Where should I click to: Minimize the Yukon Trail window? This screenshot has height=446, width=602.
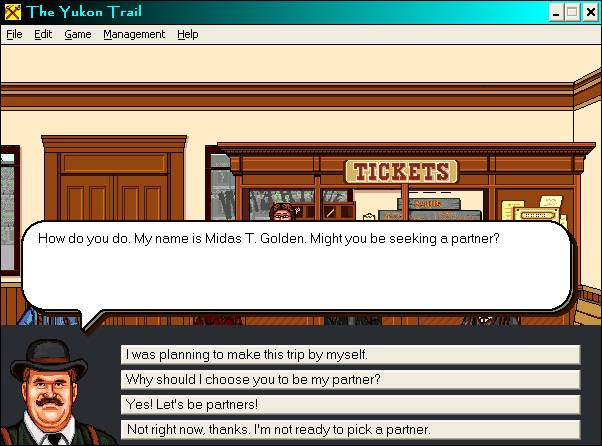[x=557, y=12]
